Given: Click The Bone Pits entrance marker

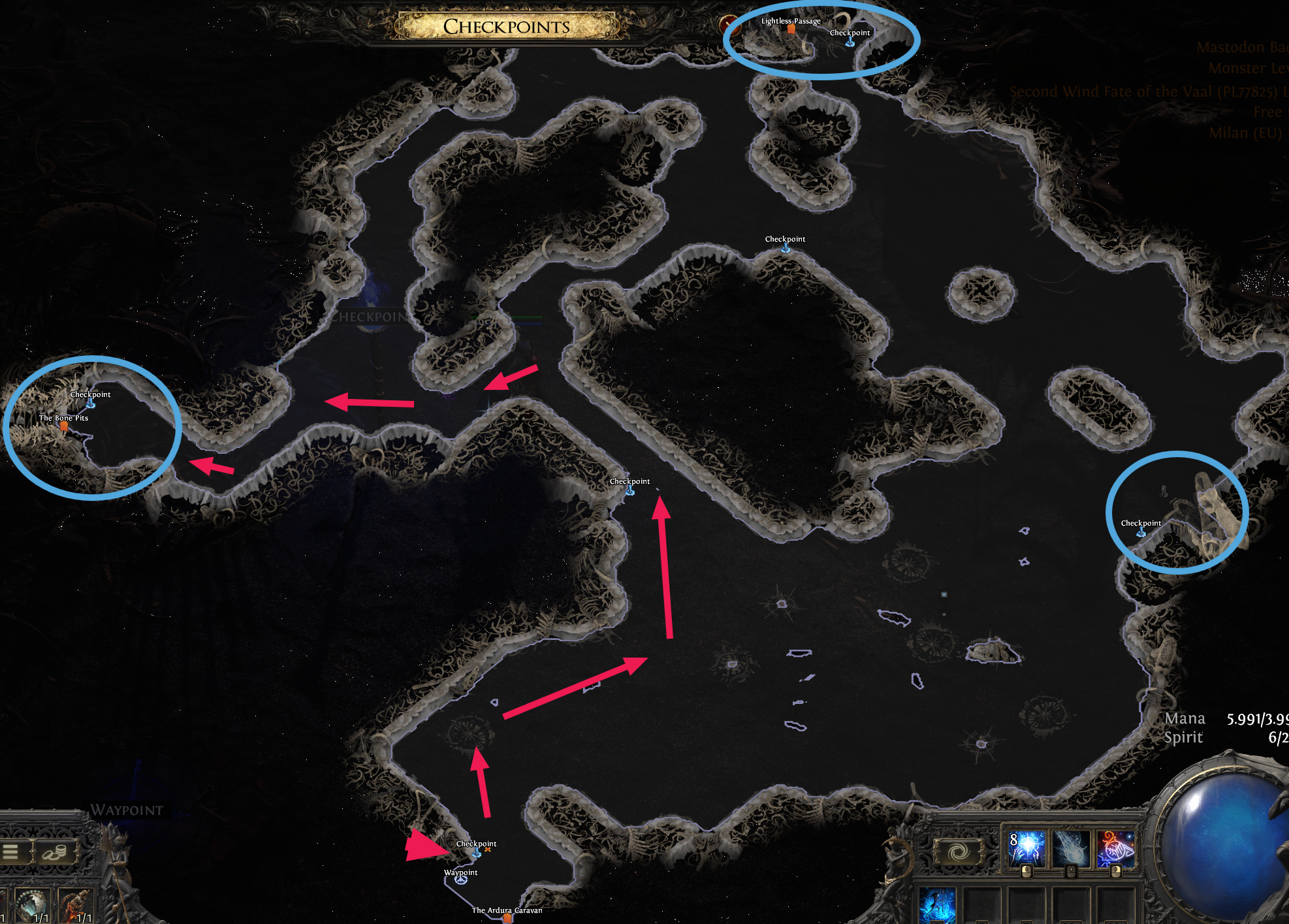Looking at the screenshot, I should point(63,427).
